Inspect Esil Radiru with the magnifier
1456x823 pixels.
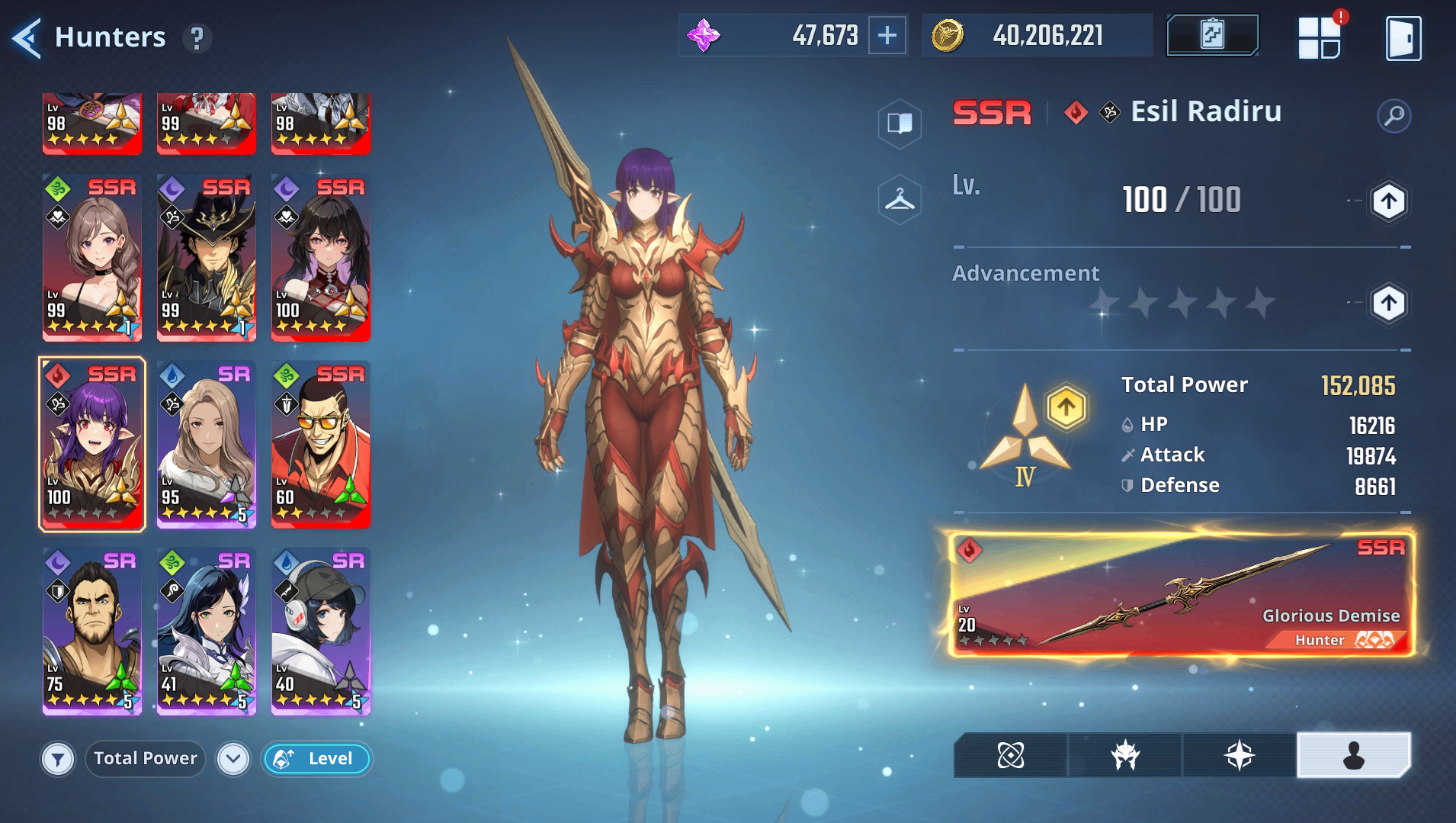[1393, 116]
